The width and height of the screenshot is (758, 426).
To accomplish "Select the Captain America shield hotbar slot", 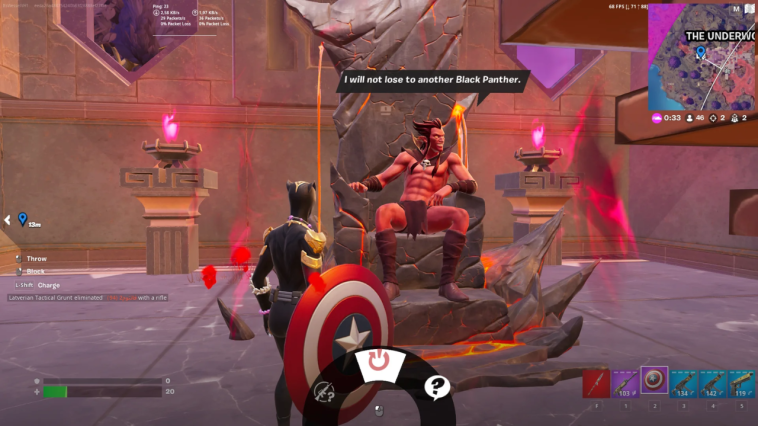I will (655, 383).
